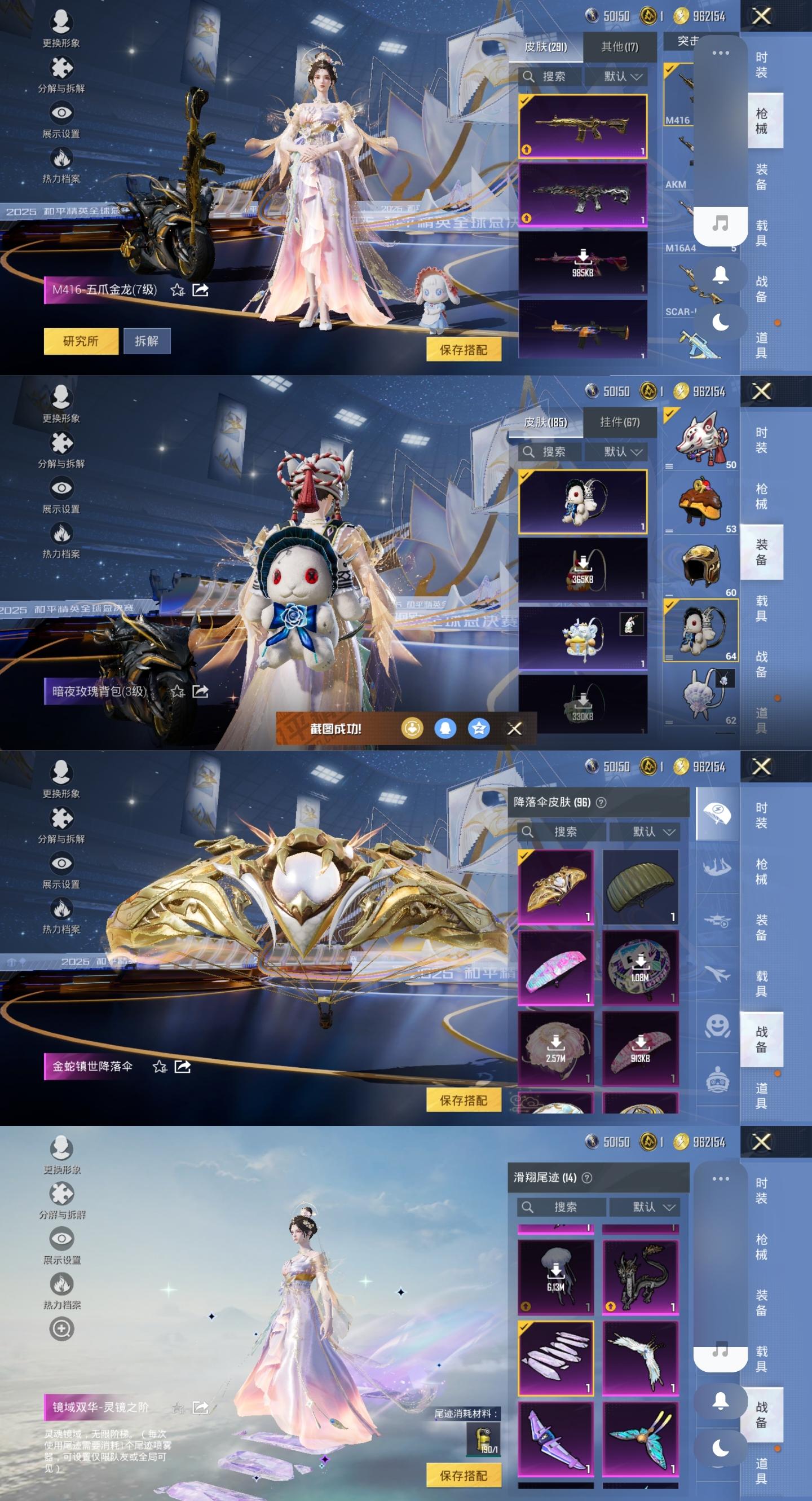Switch to the 挂件(67) tab

pos(619,422)
